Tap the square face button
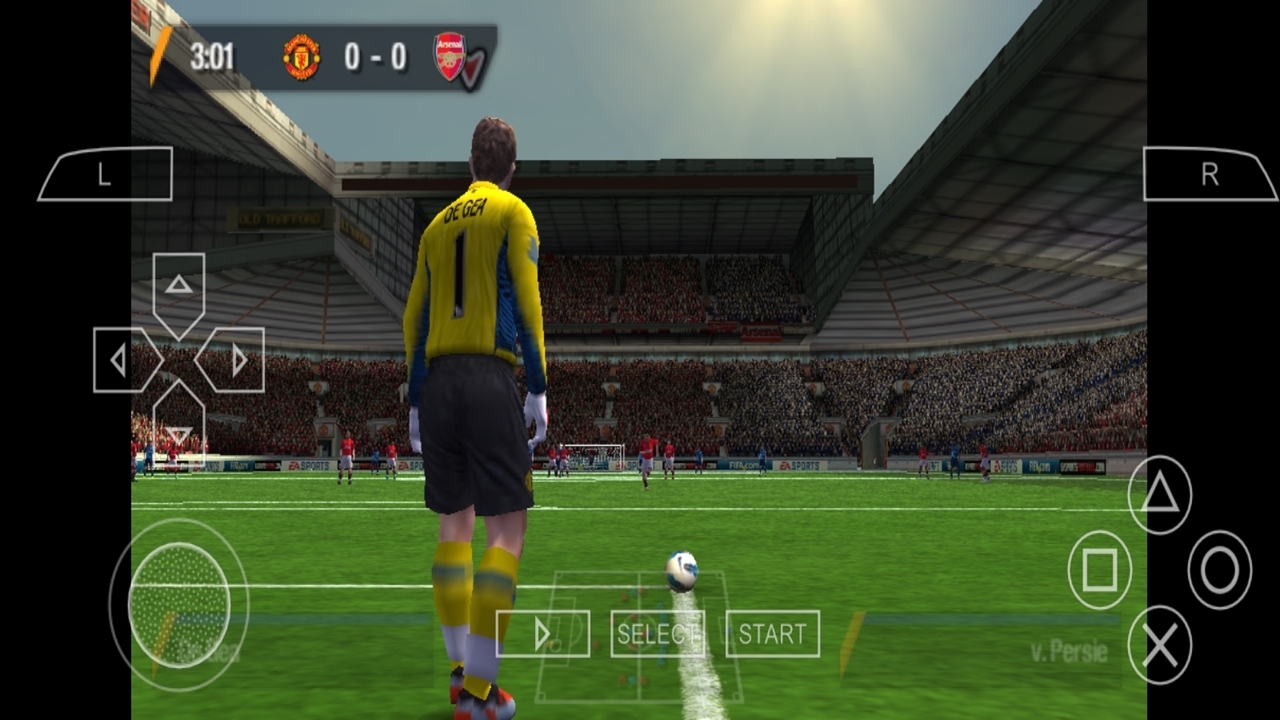Viewport: 1280px width, 720px height. tap(1100, 570)
